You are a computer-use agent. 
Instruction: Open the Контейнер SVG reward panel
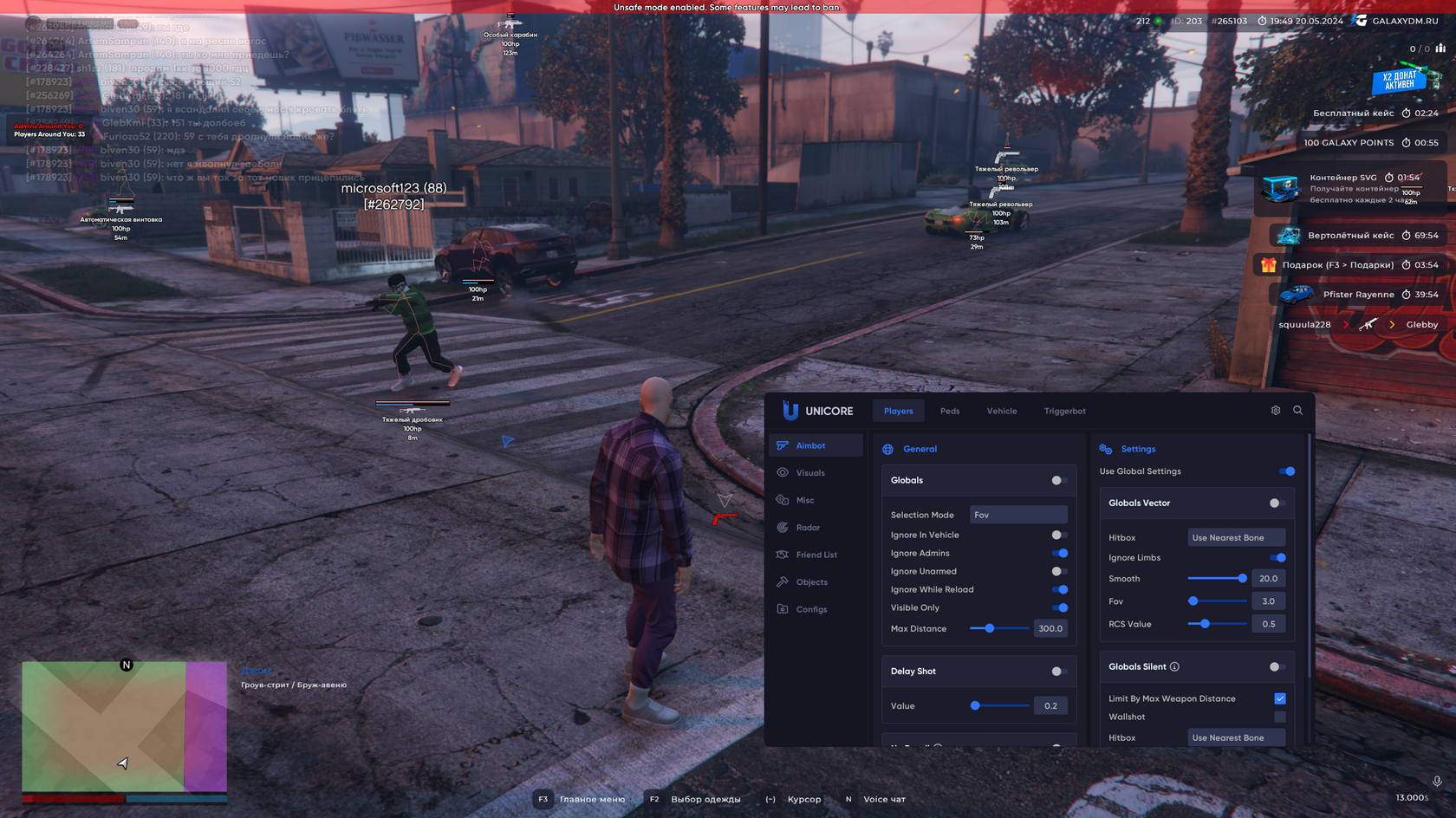click(x=1350, y=188)
